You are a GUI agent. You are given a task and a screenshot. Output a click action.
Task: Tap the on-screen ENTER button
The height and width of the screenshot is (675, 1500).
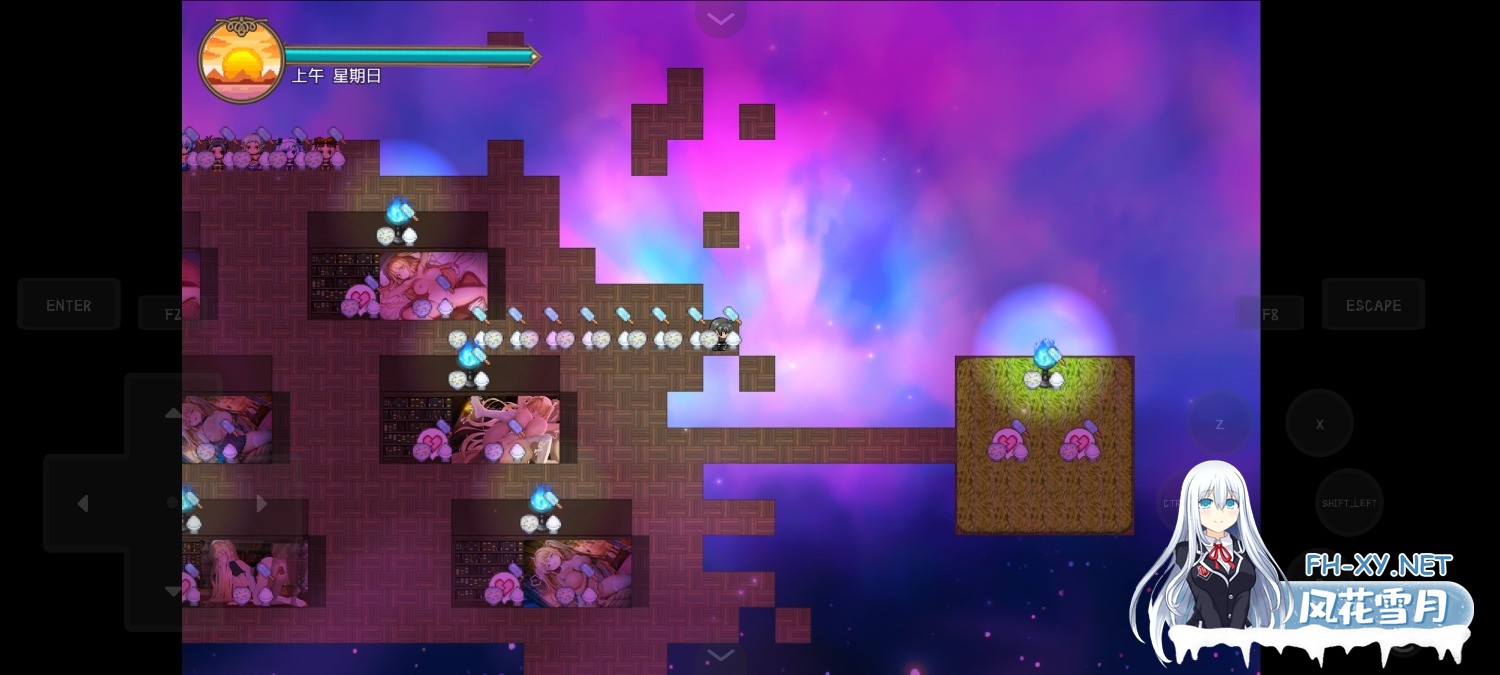click(68, 305)
